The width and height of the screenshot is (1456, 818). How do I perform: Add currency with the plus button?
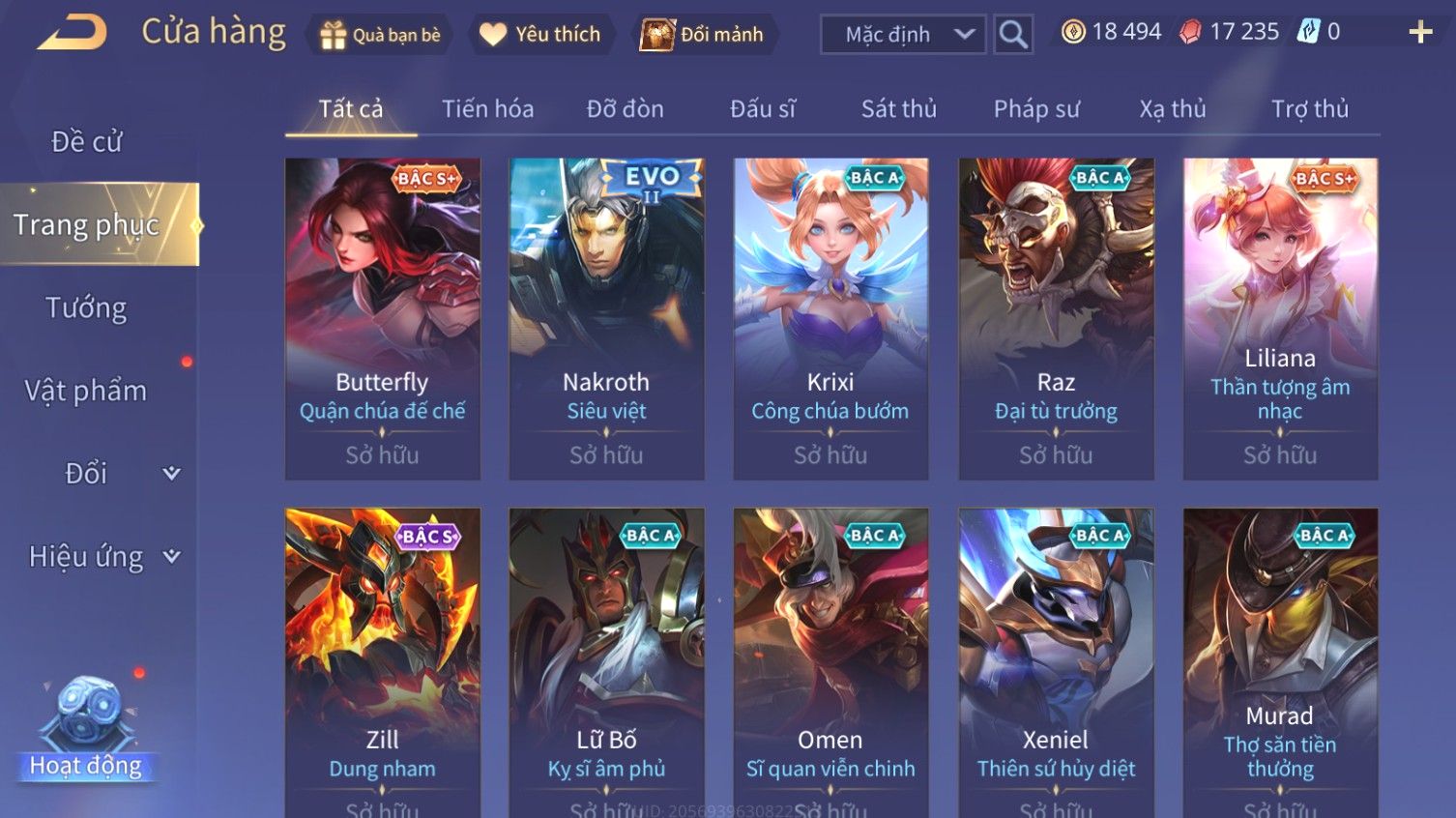point(1419,33)
